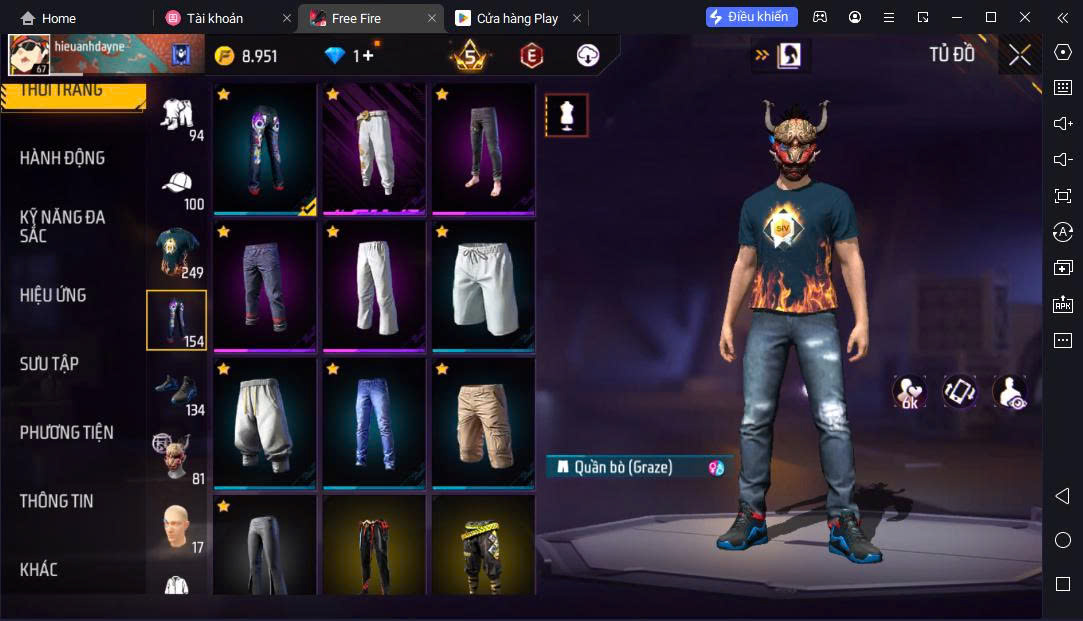Screen dimensions: 1083x621
Task: Show the hats category with 100 items
Action: (x=178, y=188)
